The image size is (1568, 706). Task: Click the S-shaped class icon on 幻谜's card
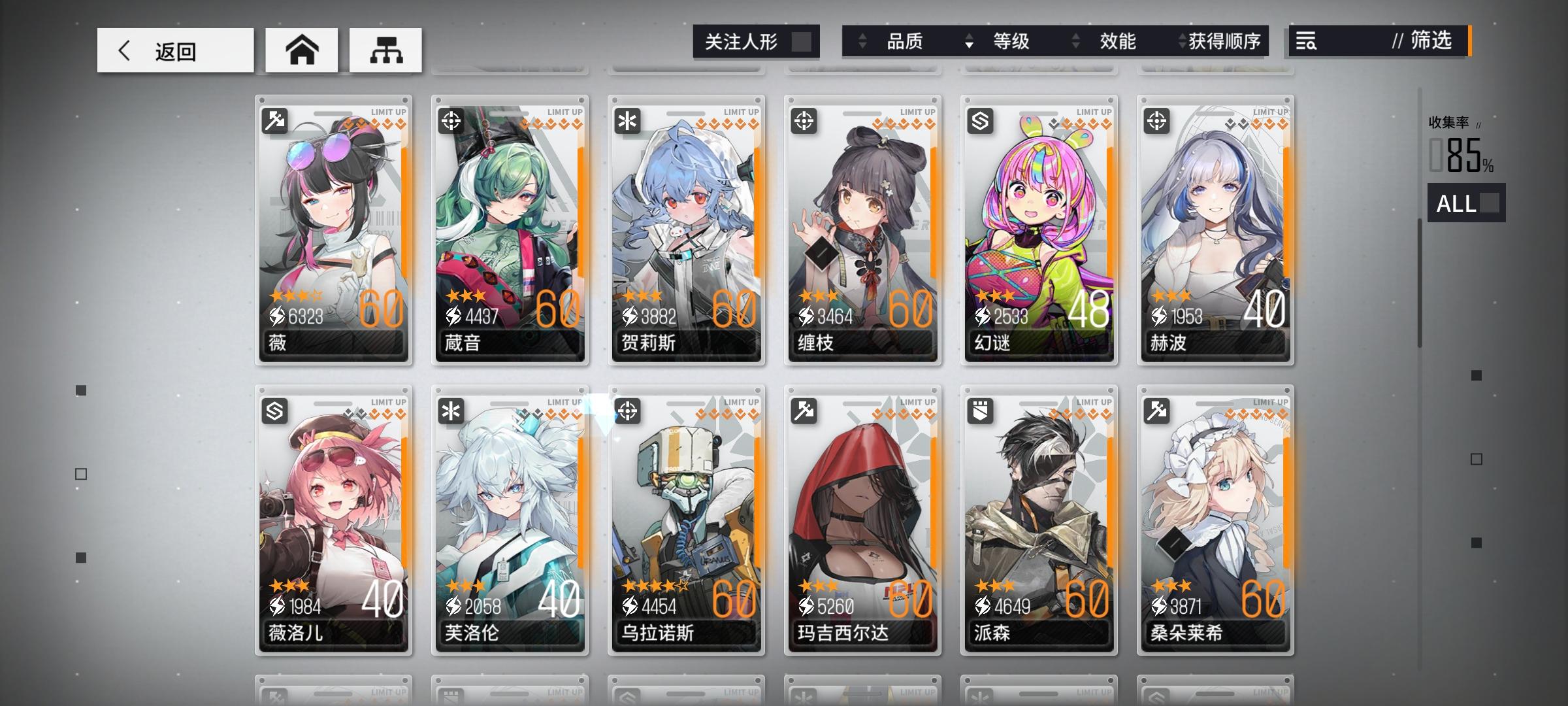(979, 120)
